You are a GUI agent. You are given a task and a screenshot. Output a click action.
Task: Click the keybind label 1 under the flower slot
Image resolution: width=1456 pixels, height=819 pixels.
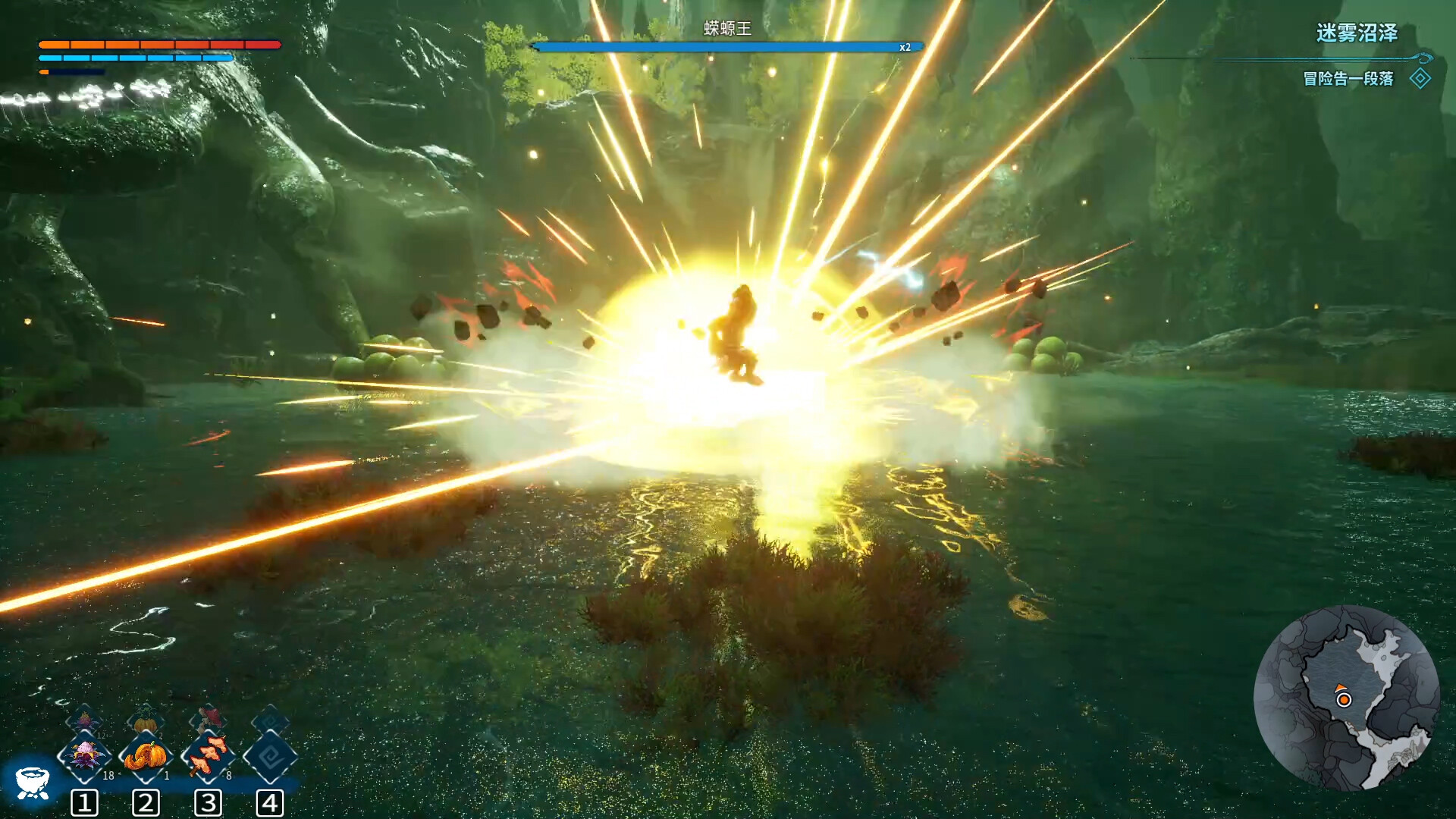point(86,802)
